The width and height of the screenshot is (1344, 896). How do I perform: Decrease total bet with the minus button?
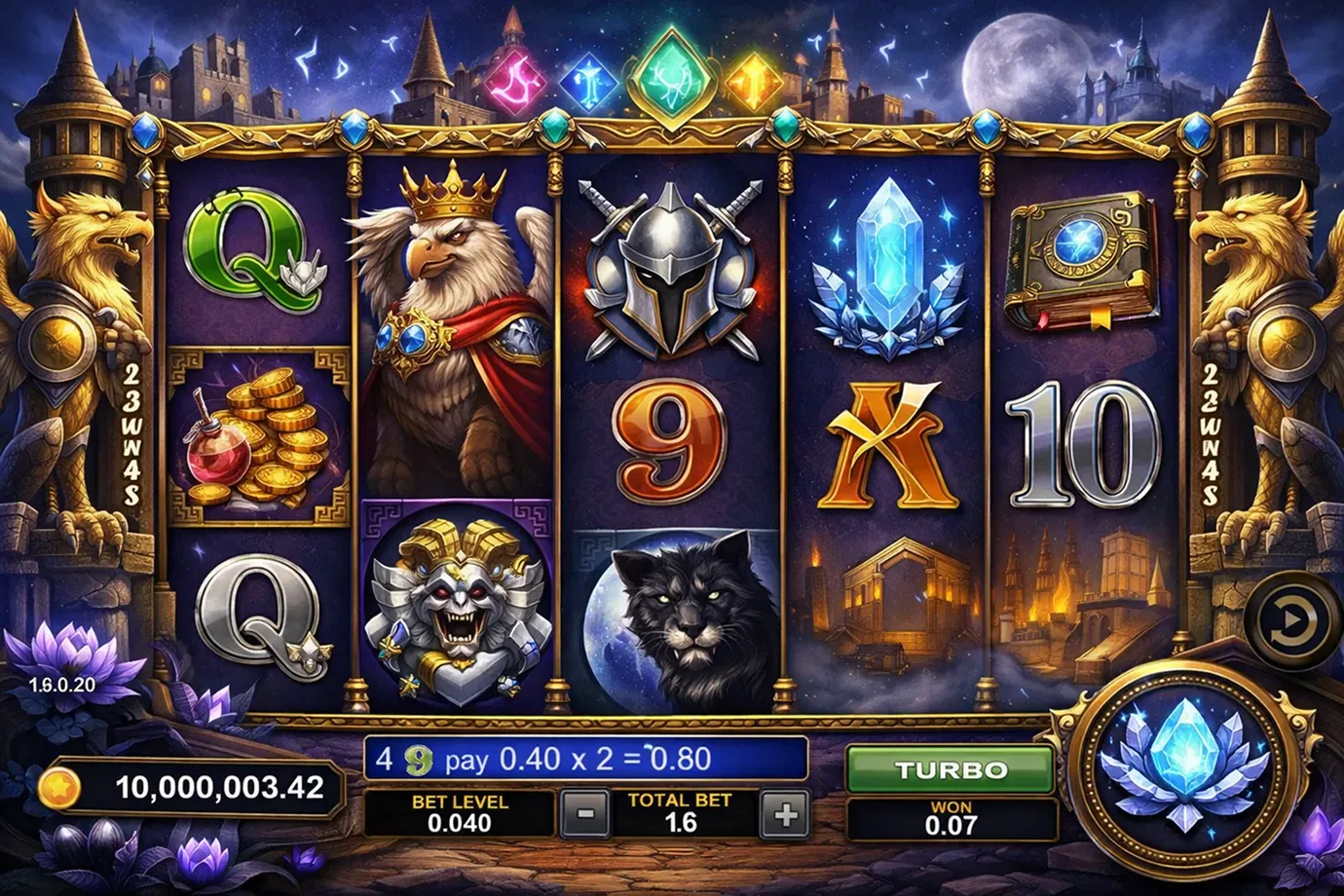point(585,814)
